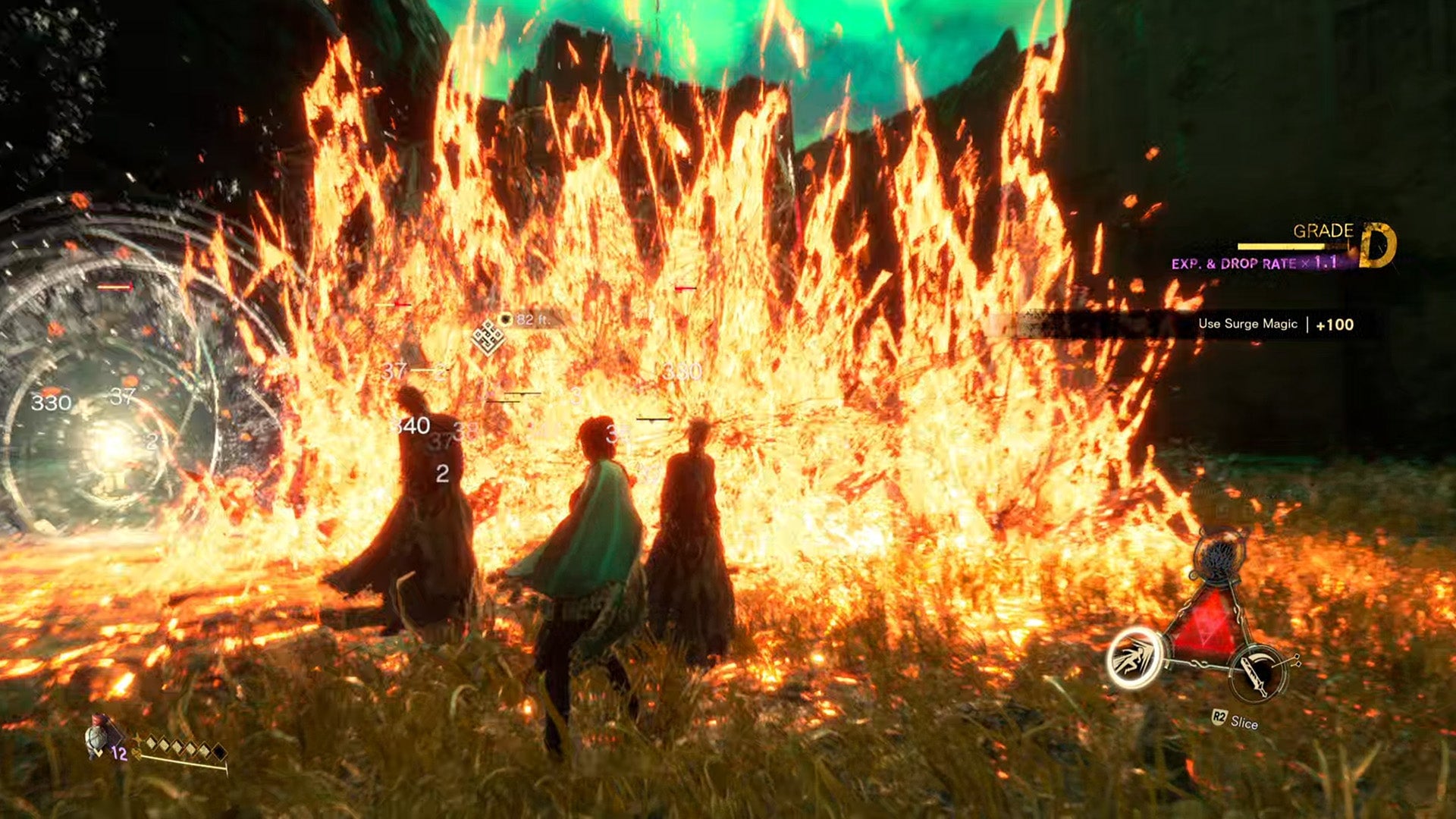Screen dimensions: 1456x819
Task: Click the Grade D rank letter
Action: click(x=1375, y=245)
